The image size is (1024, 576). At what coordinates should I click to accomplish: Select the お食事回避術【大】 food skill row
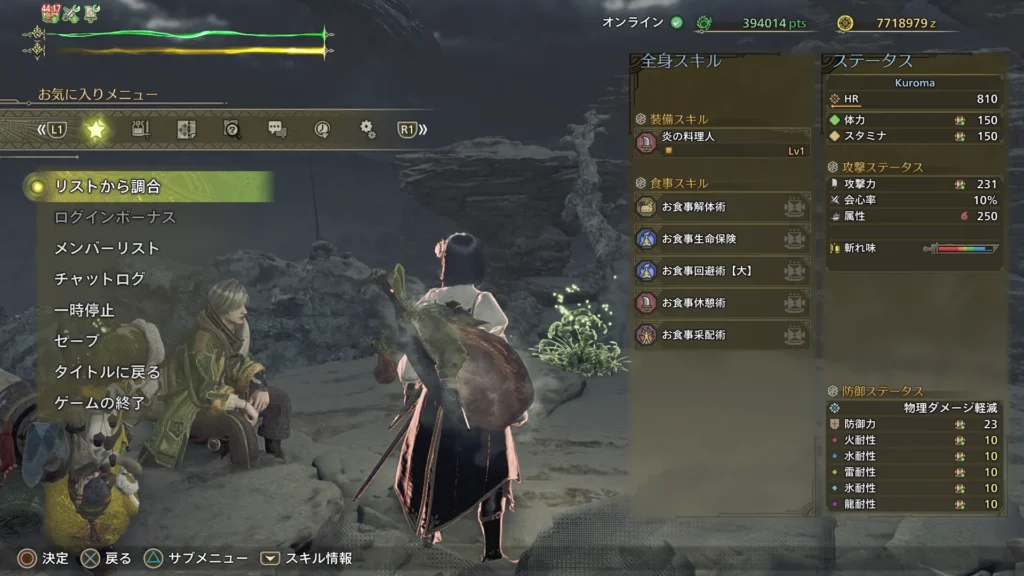(x=722, y=271)
